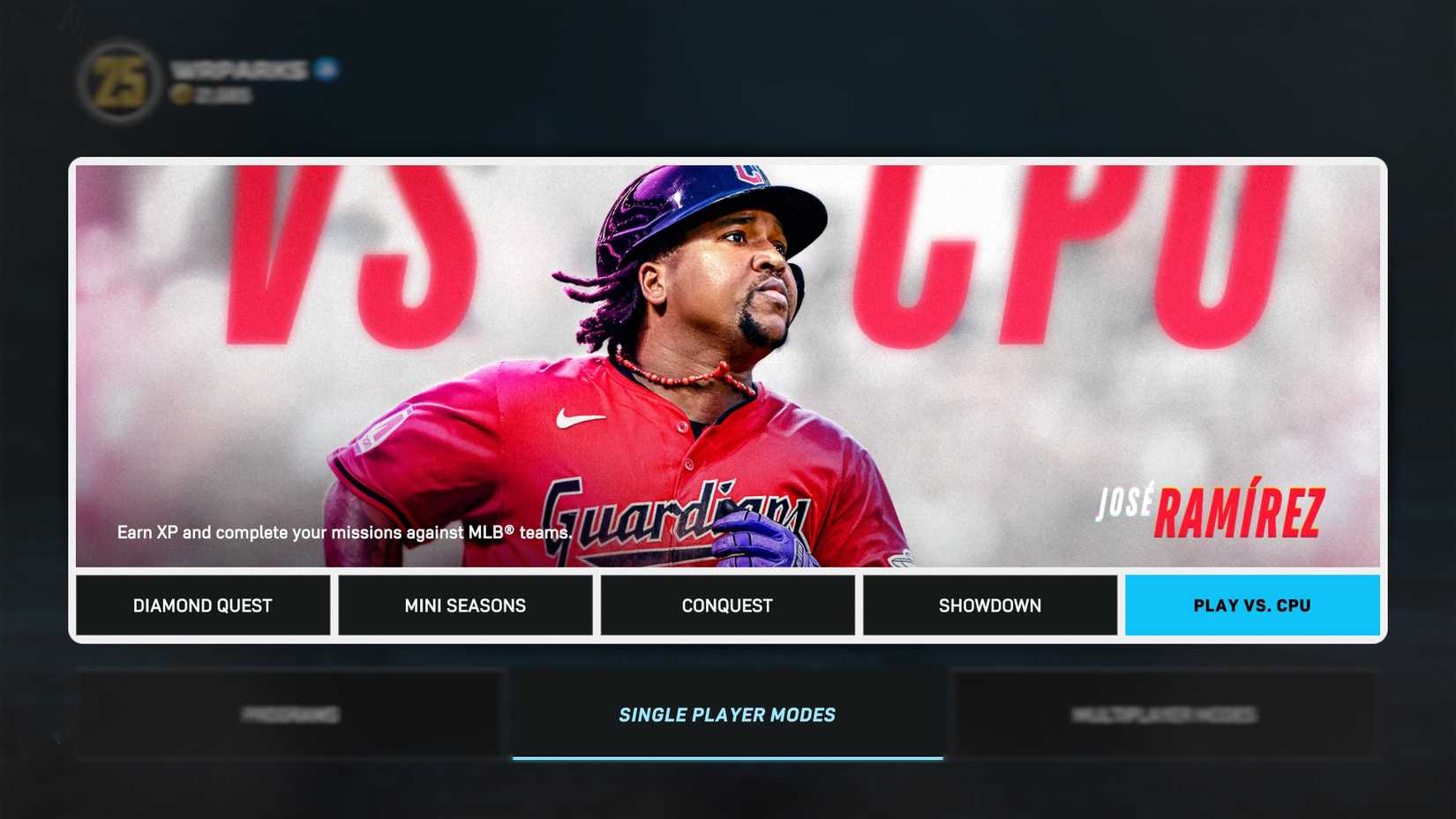1456x819 pixels.
Task: Open the WRPARKS username profile
Action: click(236, 69)
